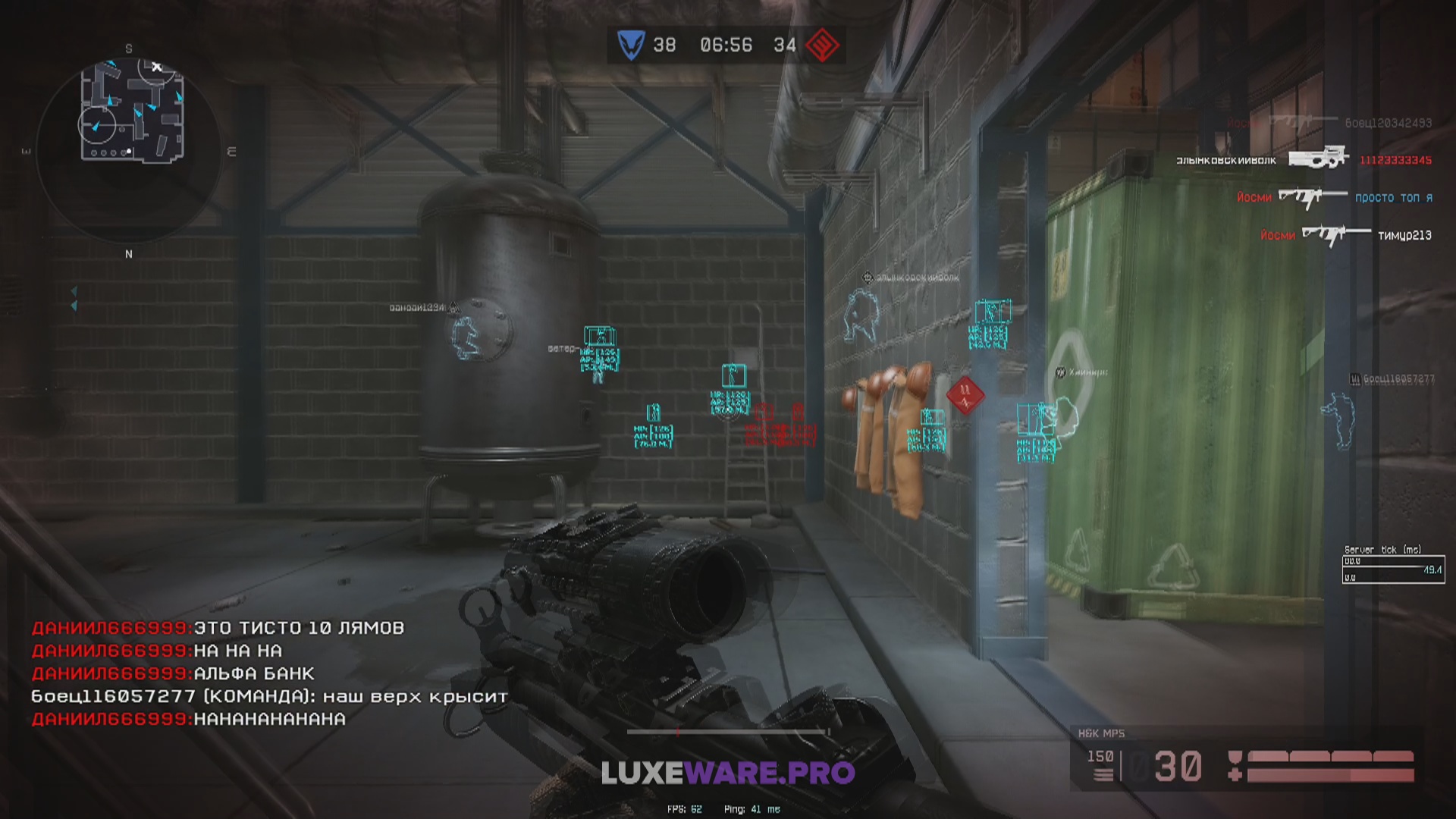Click the Server tick graph
Screen dimensions: 1456x819
1393,570
